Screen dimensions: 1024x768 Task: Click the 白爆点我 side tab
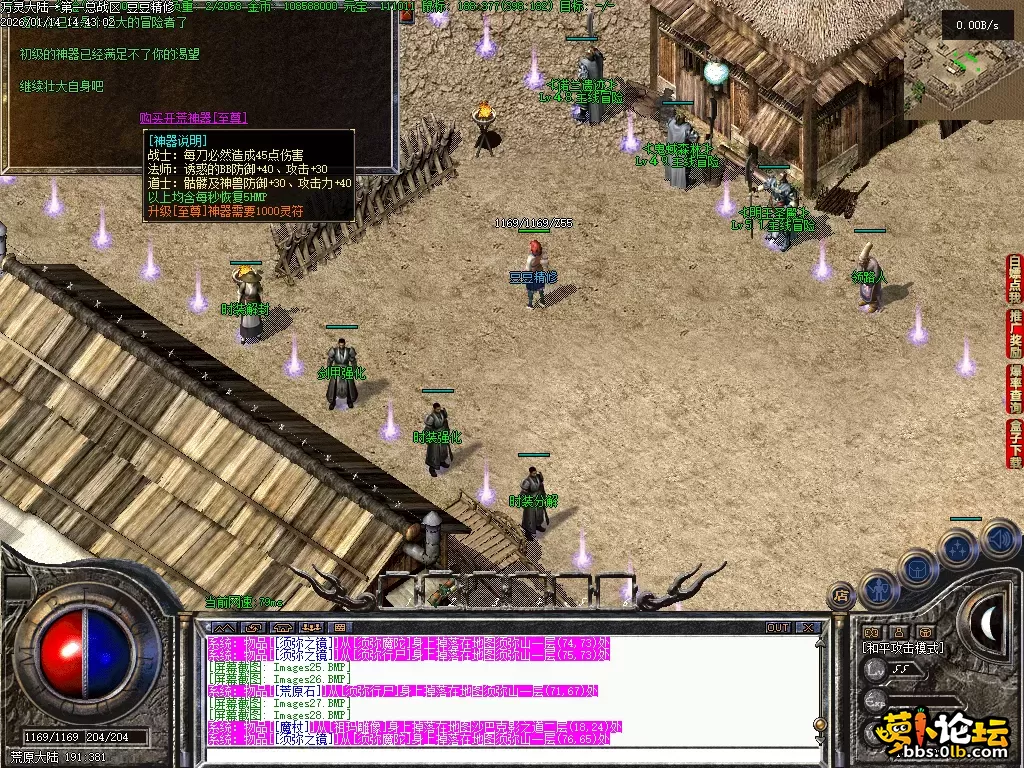click(1015, 279)
